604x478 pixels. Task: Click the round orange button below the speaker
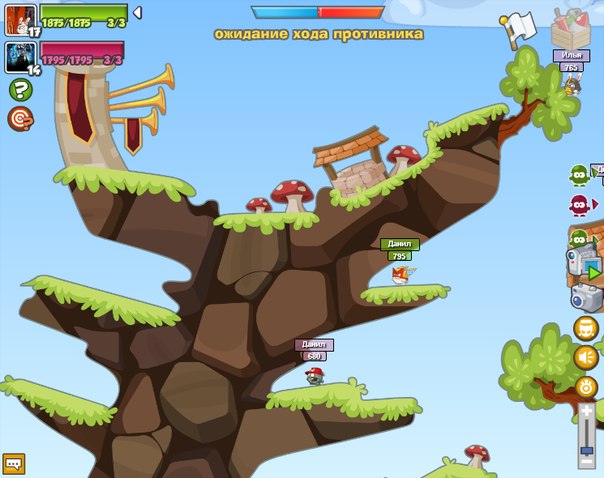pyautogui.click(x=586, y=385)
